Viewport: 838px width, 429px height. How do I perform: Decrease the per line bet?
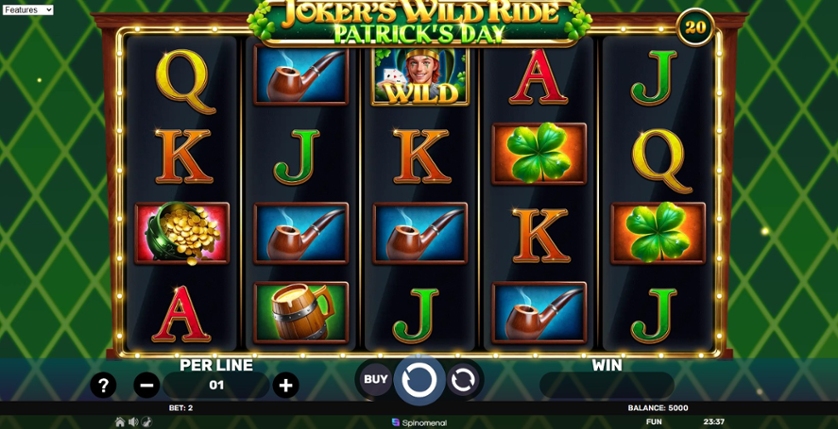coord(147,385)
